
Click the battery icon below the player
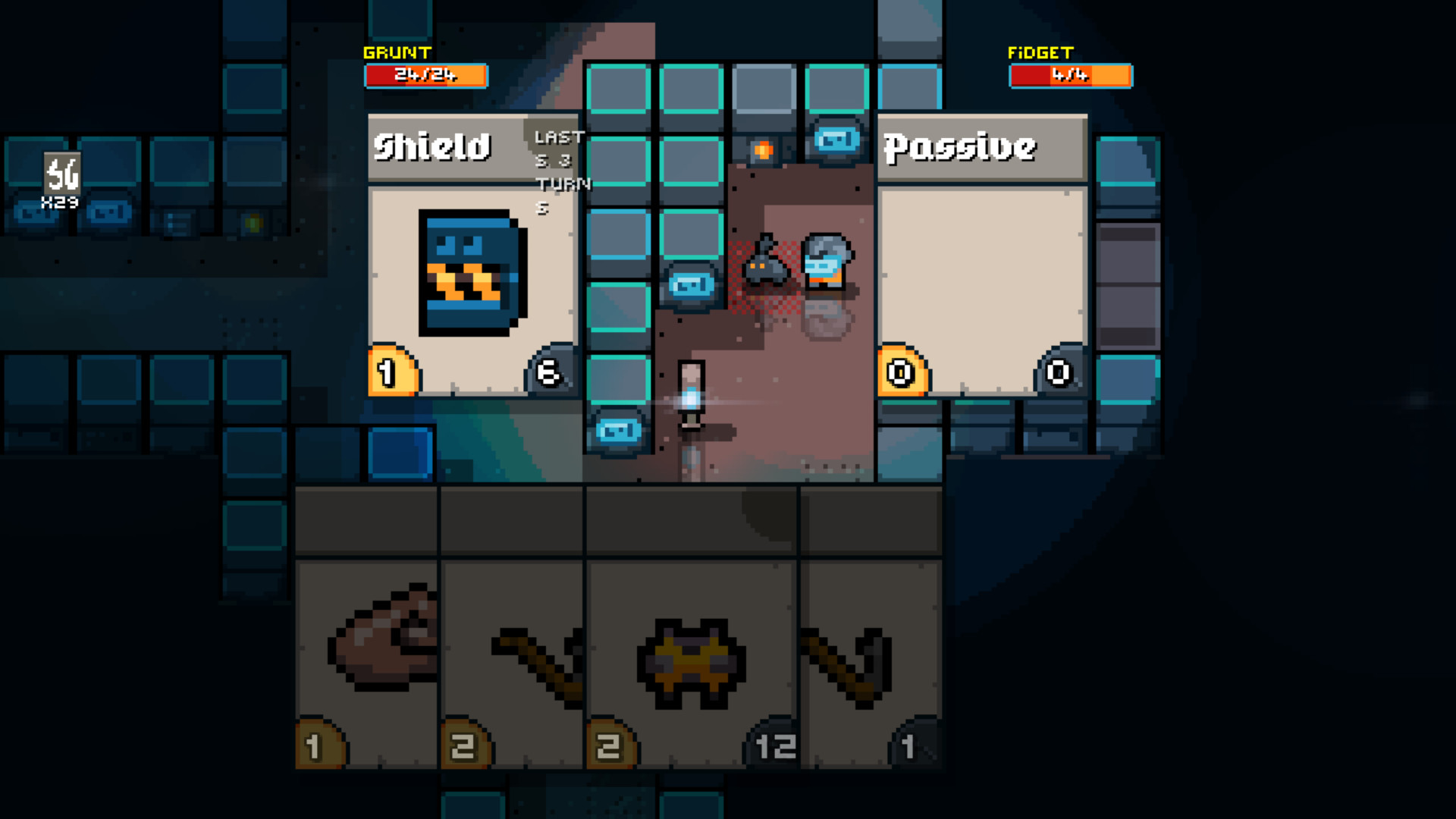(x=618, y=430)
